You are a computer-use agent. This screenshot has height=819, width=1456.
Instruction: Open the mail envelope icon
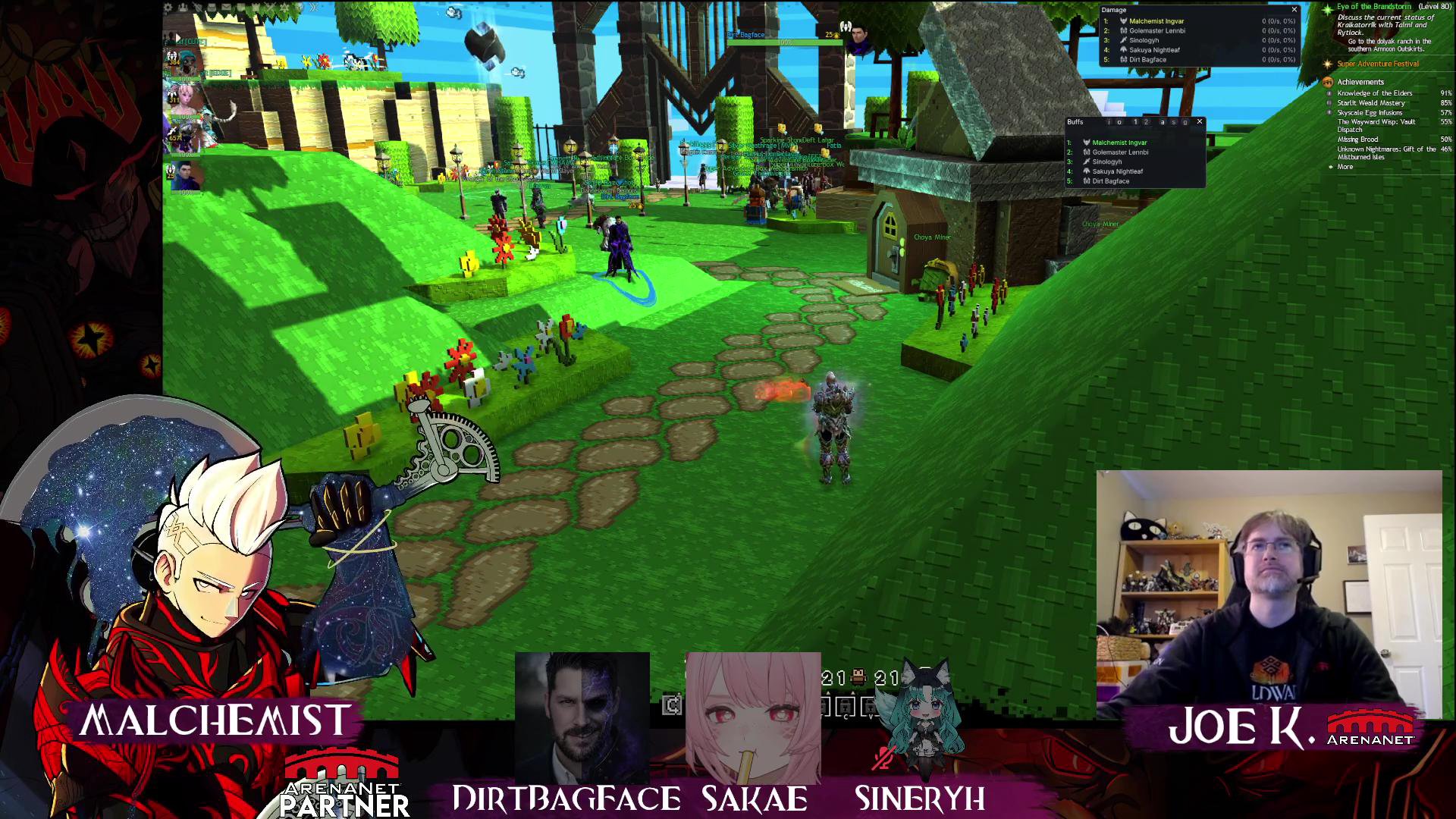(x=226, y=8)
